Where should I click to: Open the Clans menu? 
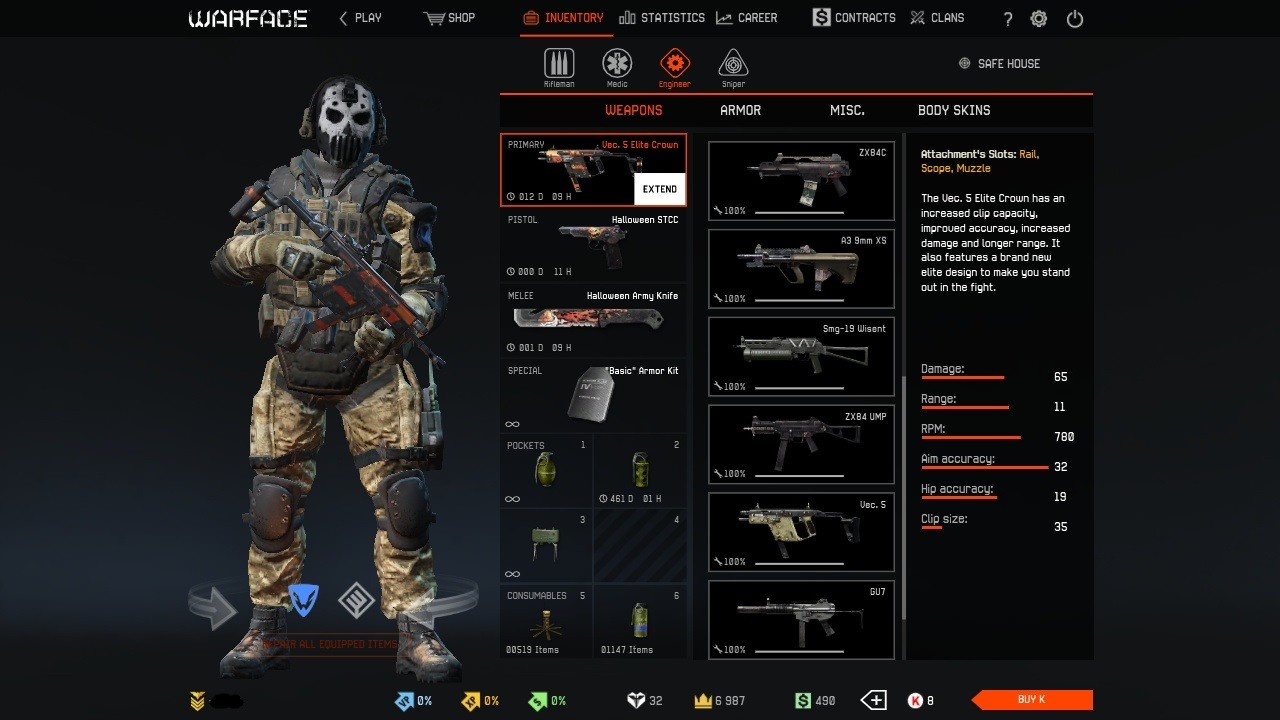[x=937, y=18]
